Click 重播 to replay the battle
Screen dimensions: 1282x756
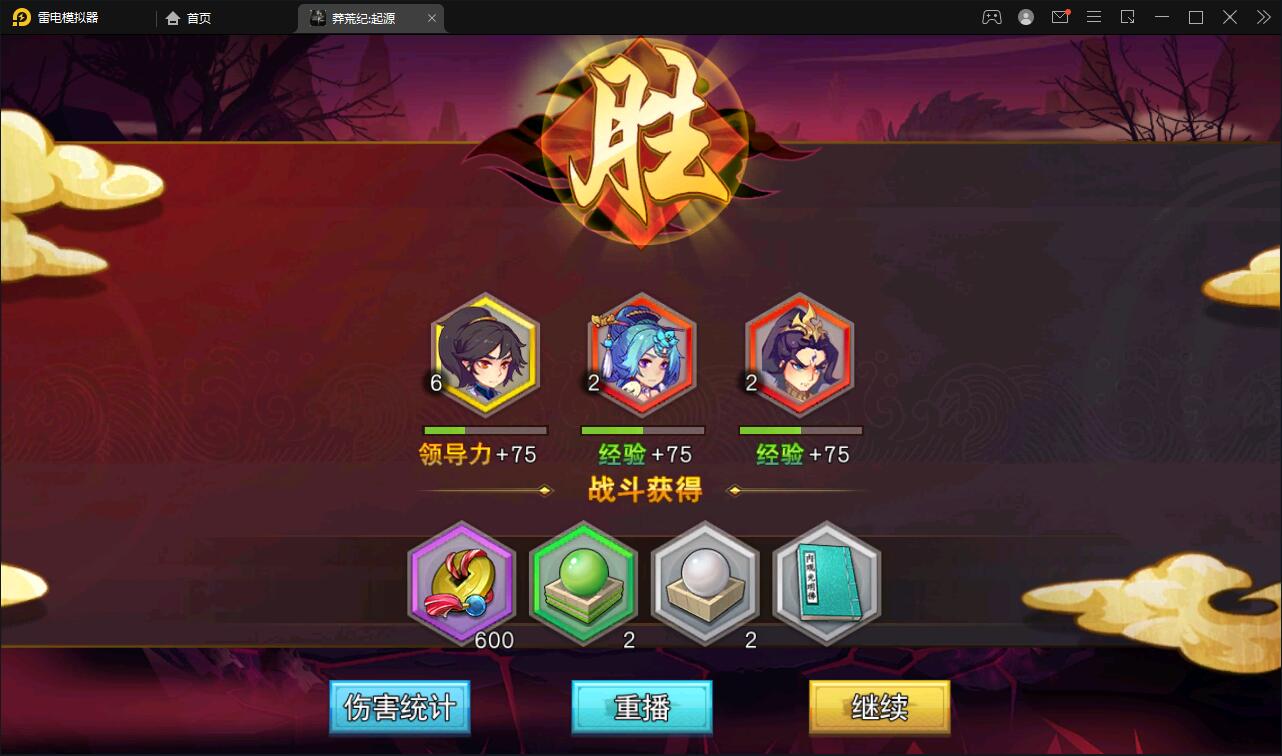641,707
